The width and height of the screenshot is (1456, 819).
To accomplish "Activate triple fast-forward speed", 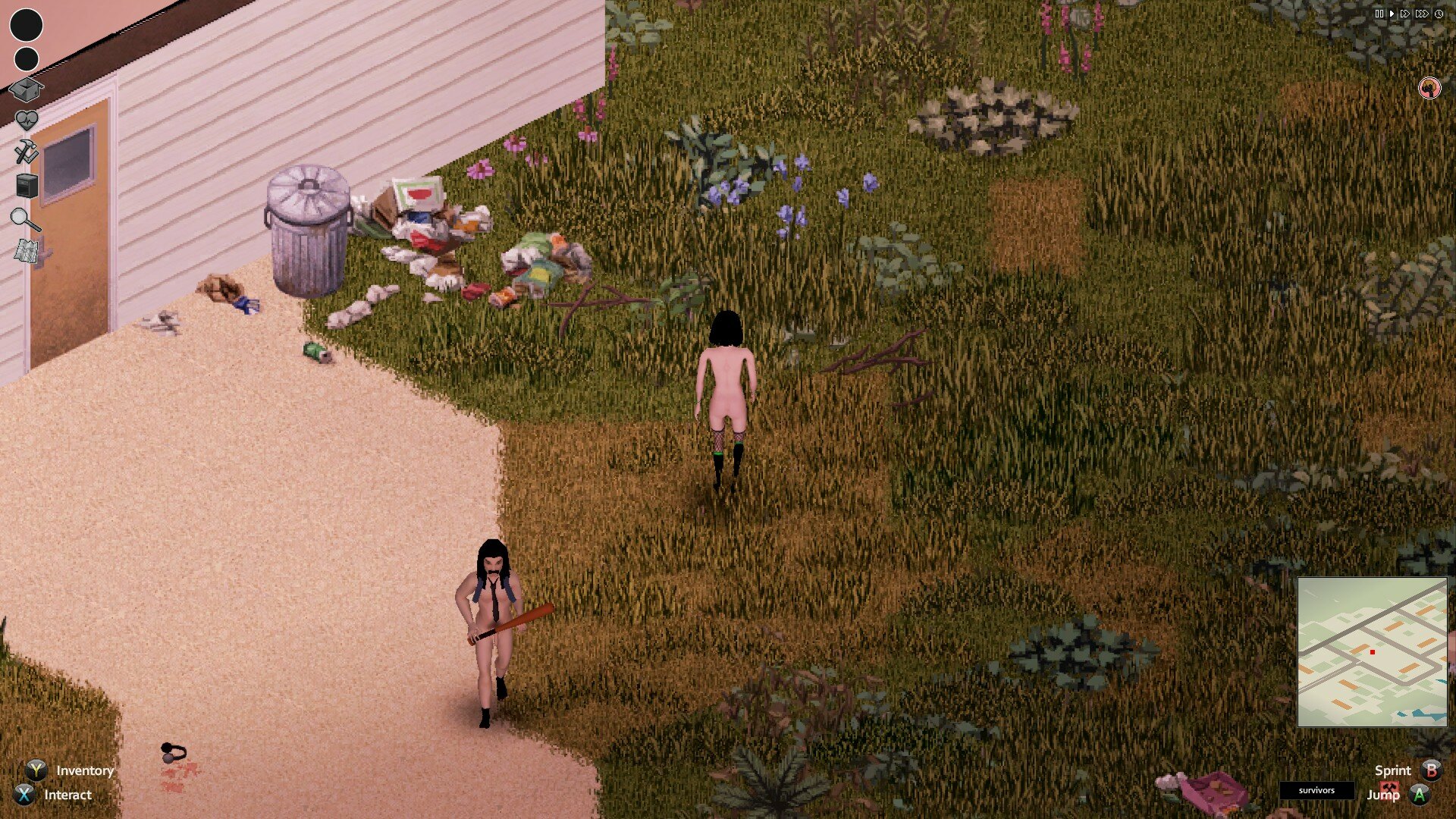I will tap(1422, 12).
